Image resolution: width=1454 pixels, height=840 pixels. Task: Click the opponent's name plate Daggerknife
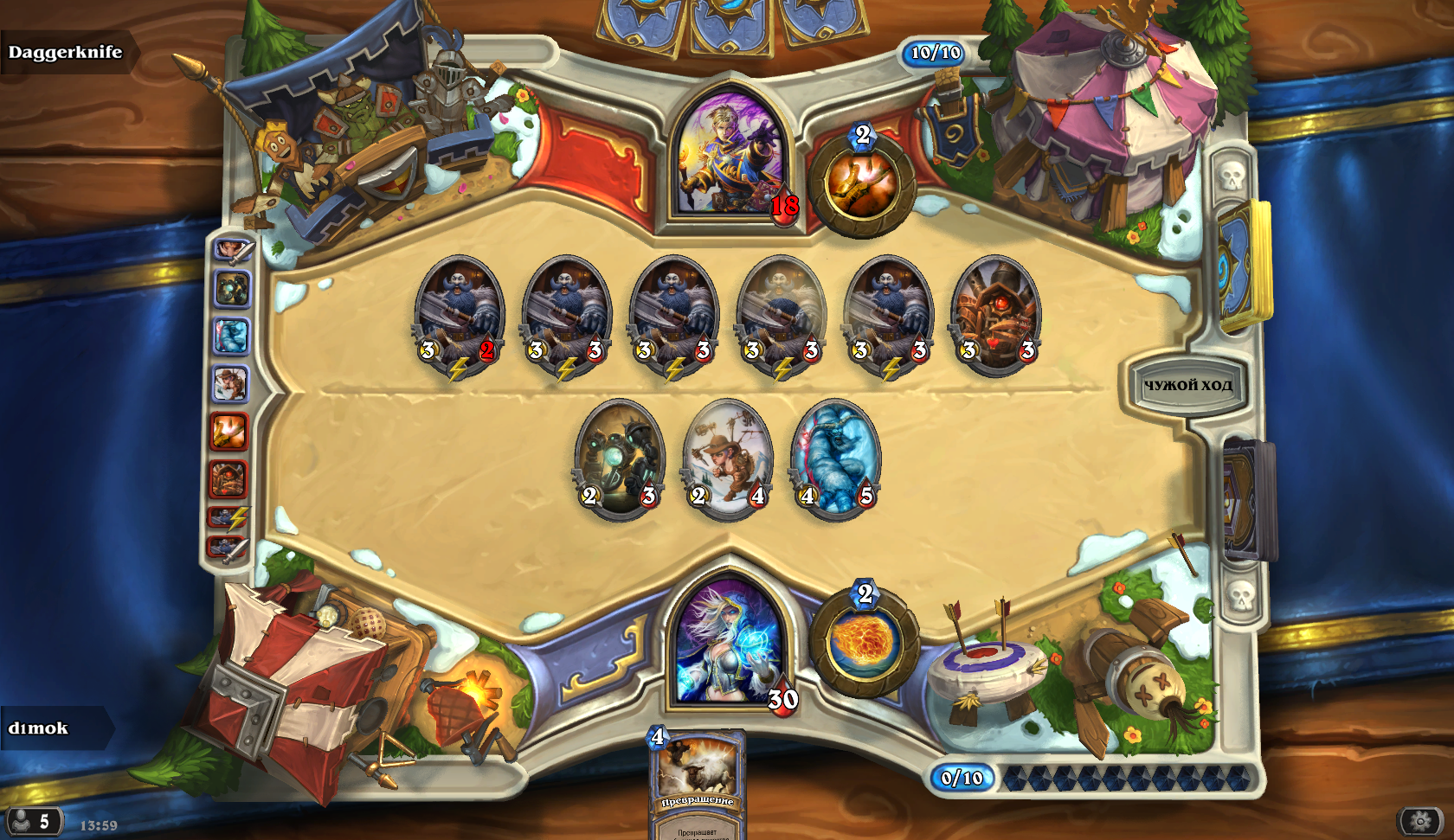(66, 52)
